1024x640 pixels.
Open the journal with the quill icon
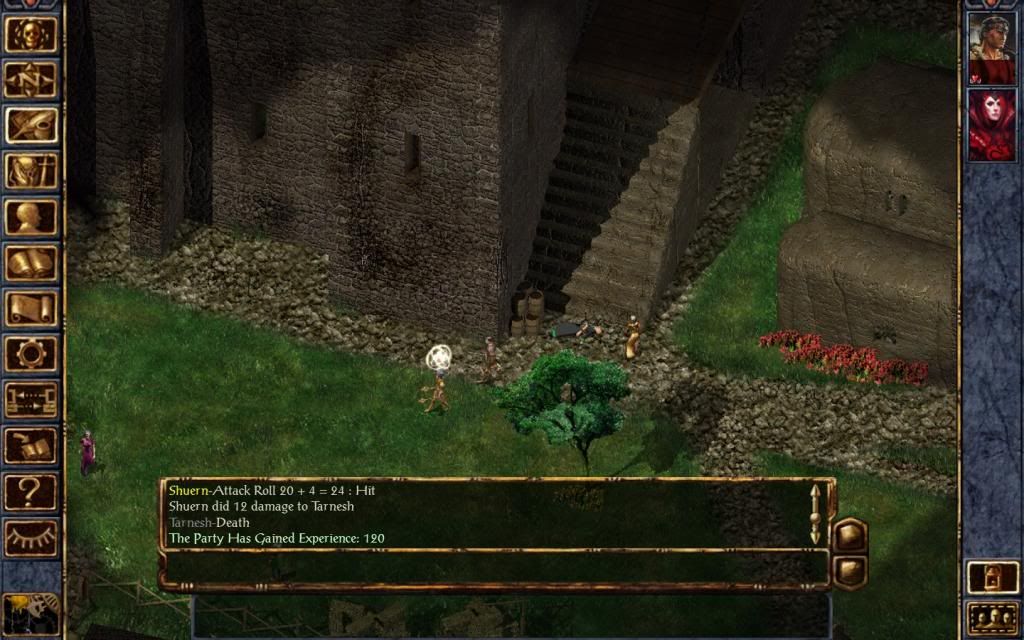(31, 126)
